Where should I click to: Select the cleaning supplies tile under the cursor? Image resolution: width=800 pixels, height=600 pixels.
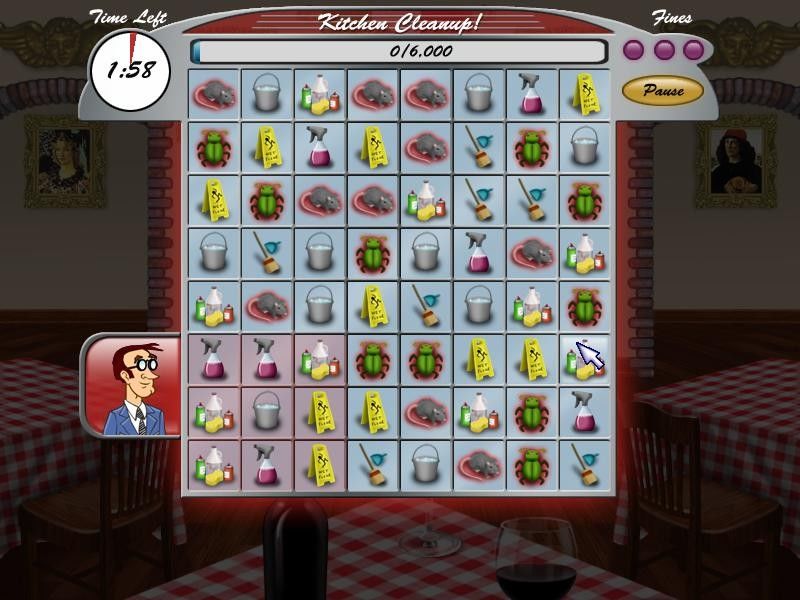(584, 359)
